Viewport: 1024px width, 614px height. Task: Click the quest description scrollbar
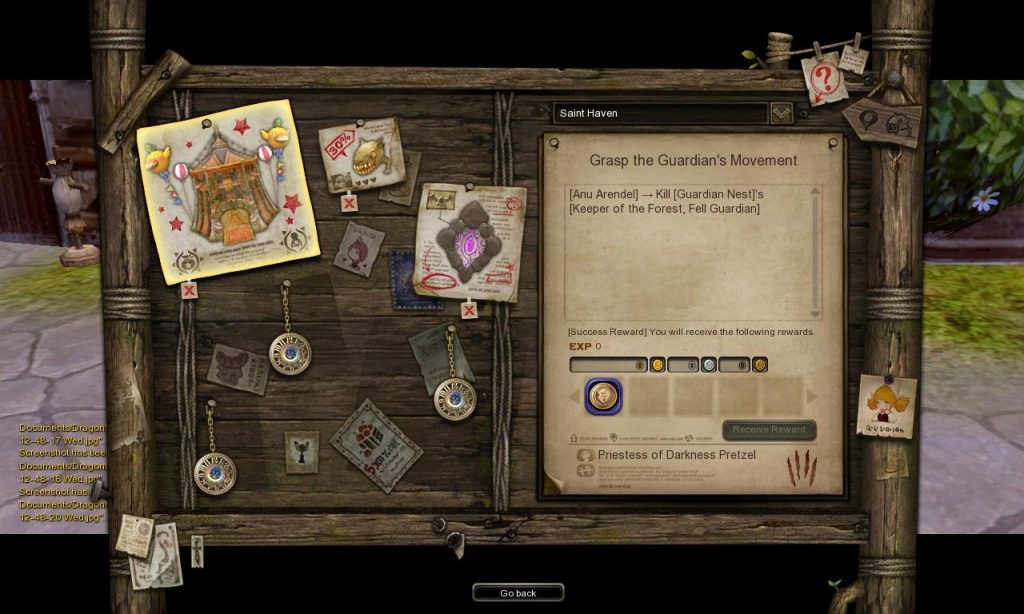(x=815, y=250)
